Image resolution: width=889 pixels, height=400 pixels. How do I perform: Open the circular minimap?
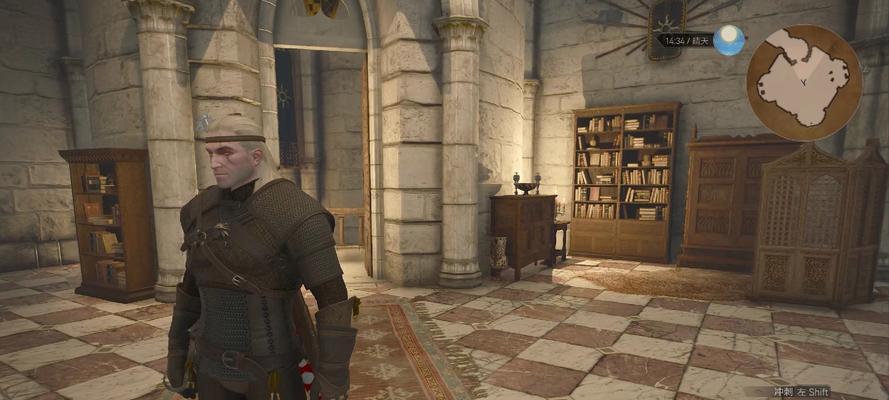(x=803, y=82)
